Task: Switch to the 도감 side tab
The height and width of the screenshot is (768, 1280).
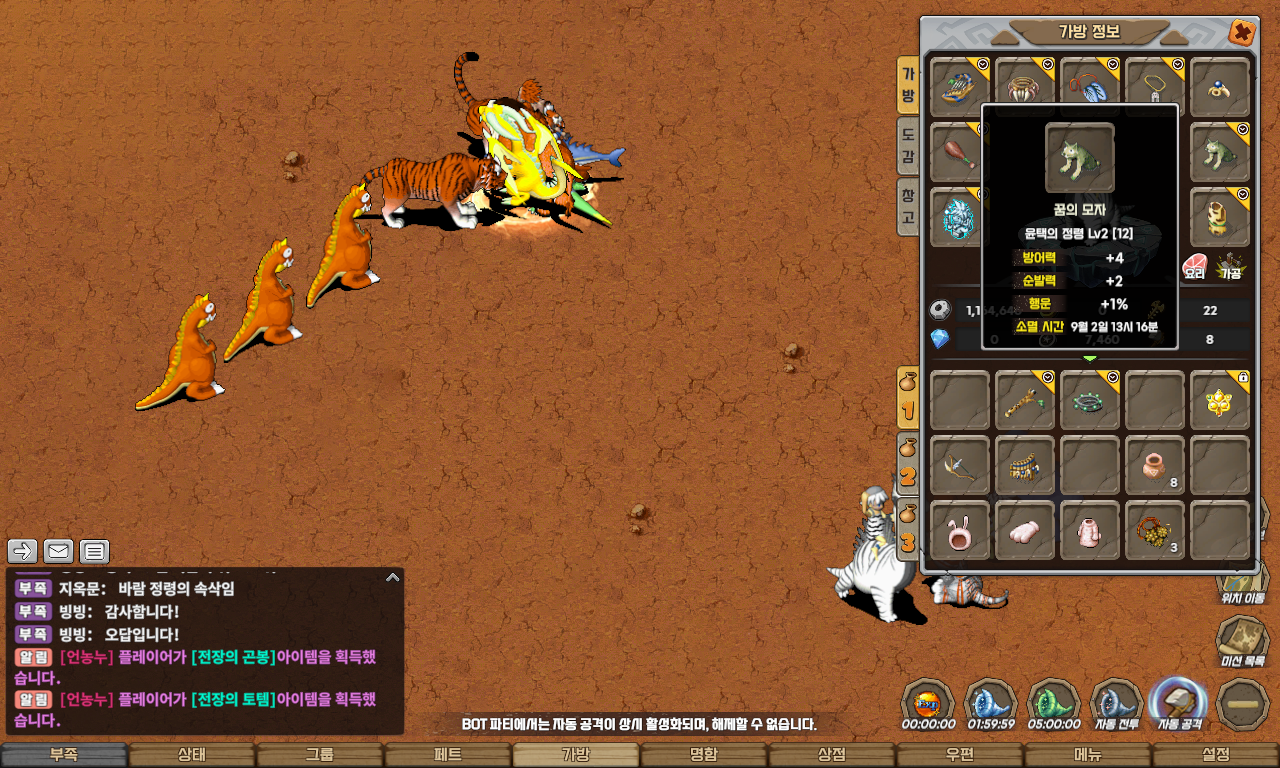Action: point(908,145)
